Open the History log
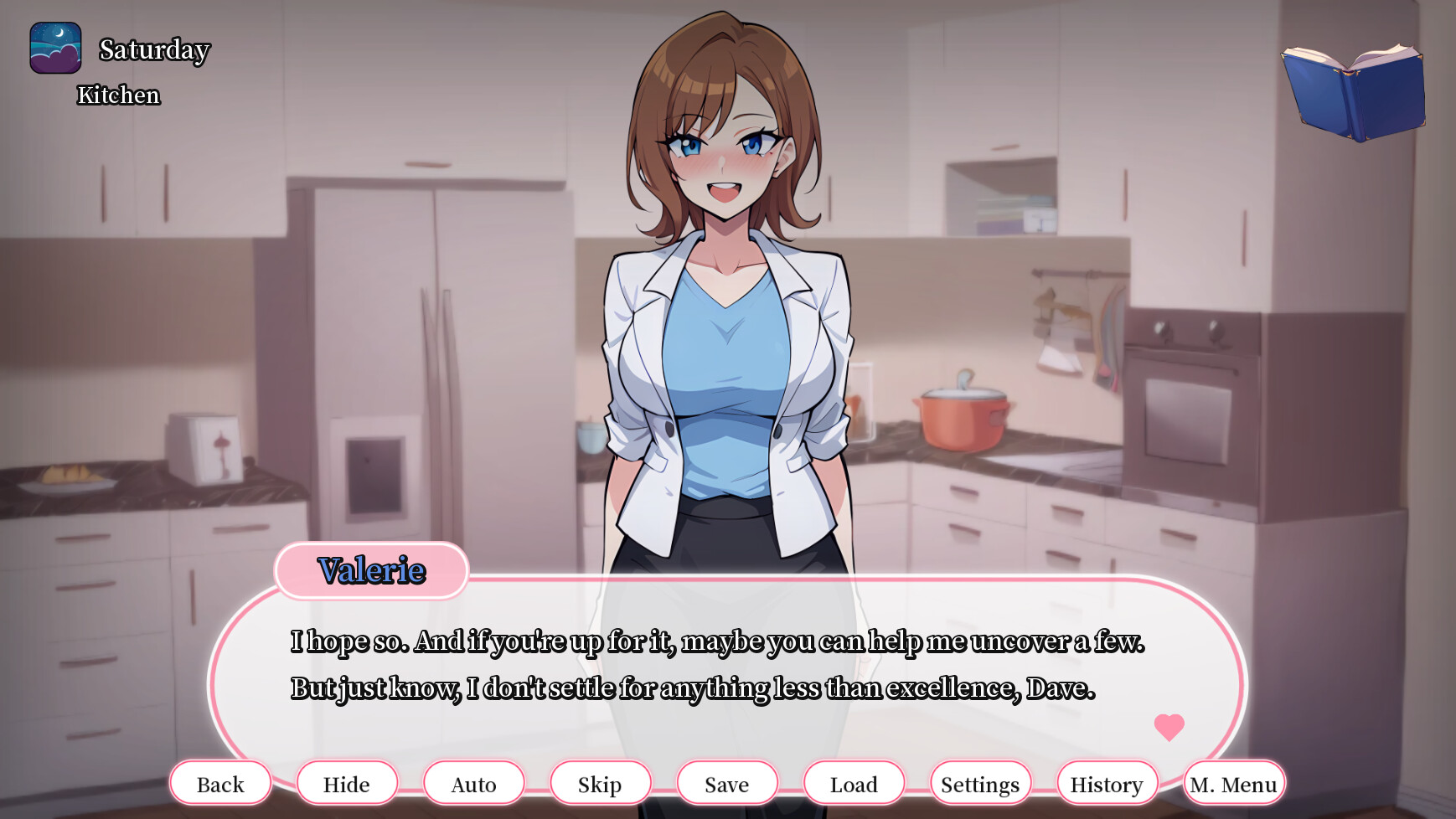Viewport: 1456px width, 819px height. pyautogui.click(x=1106, y=784)
